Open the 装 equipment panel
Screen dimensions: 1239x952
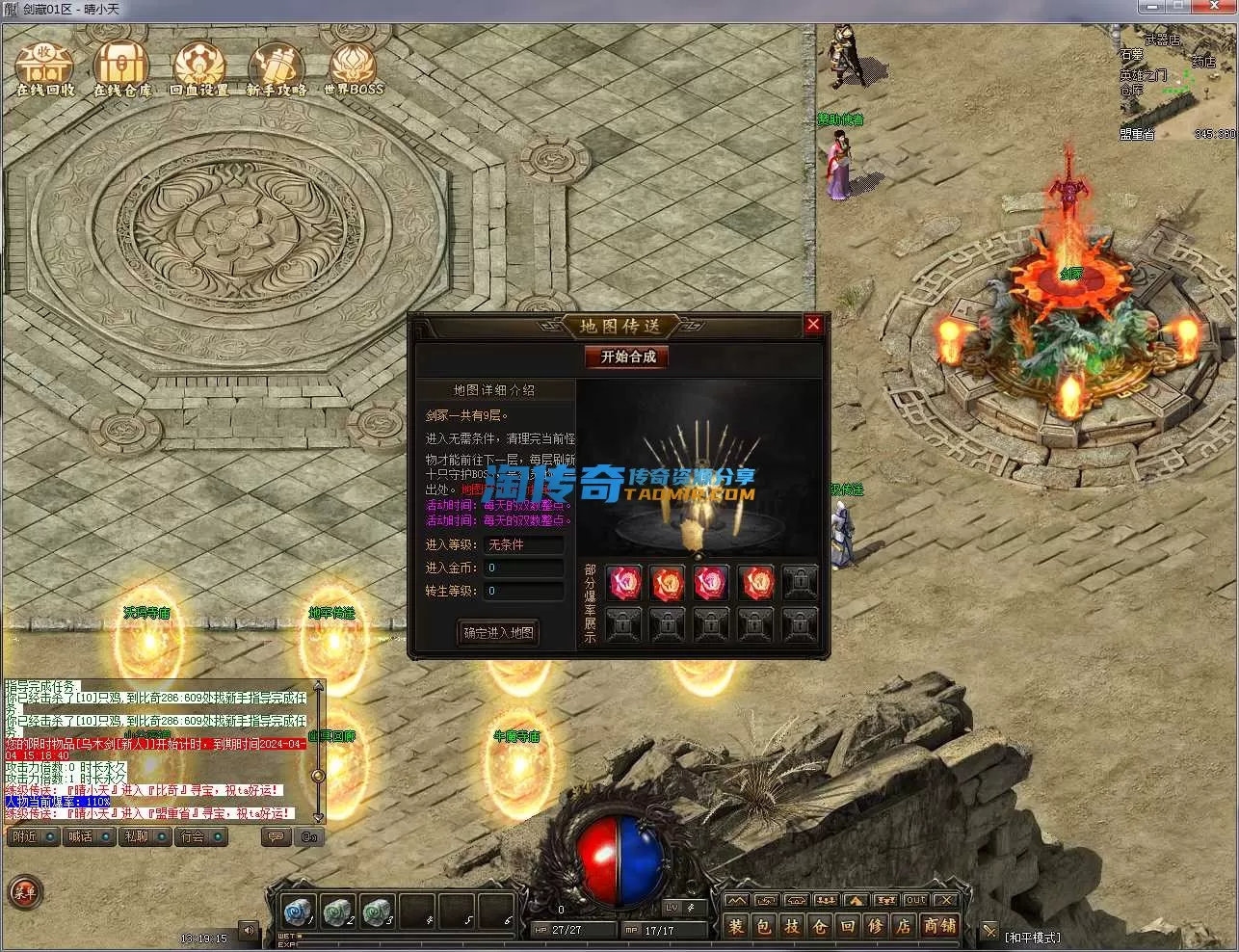pyautogui.click(x=736, y=927)
